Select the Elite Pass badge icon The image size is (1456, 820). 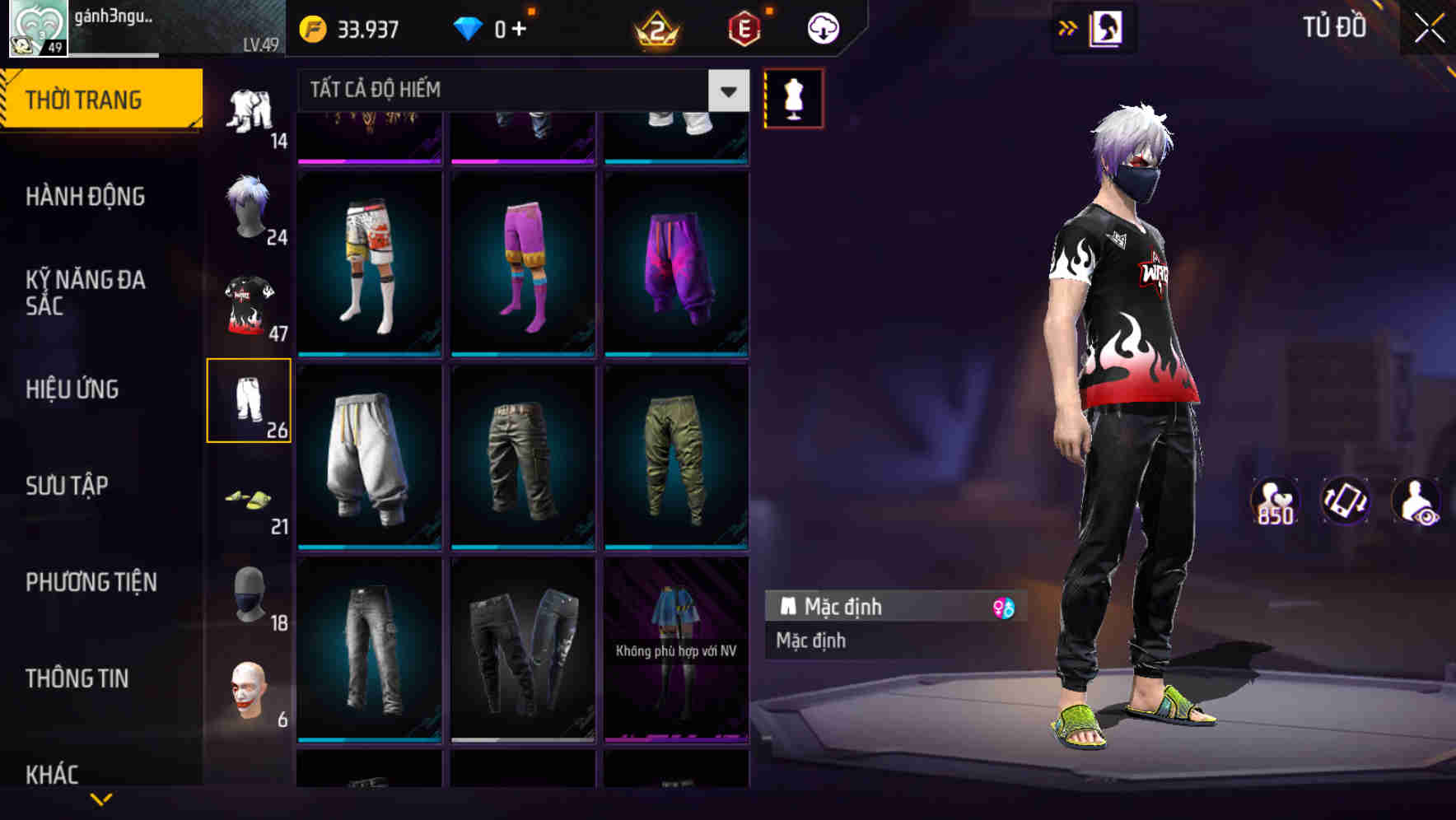740,27
